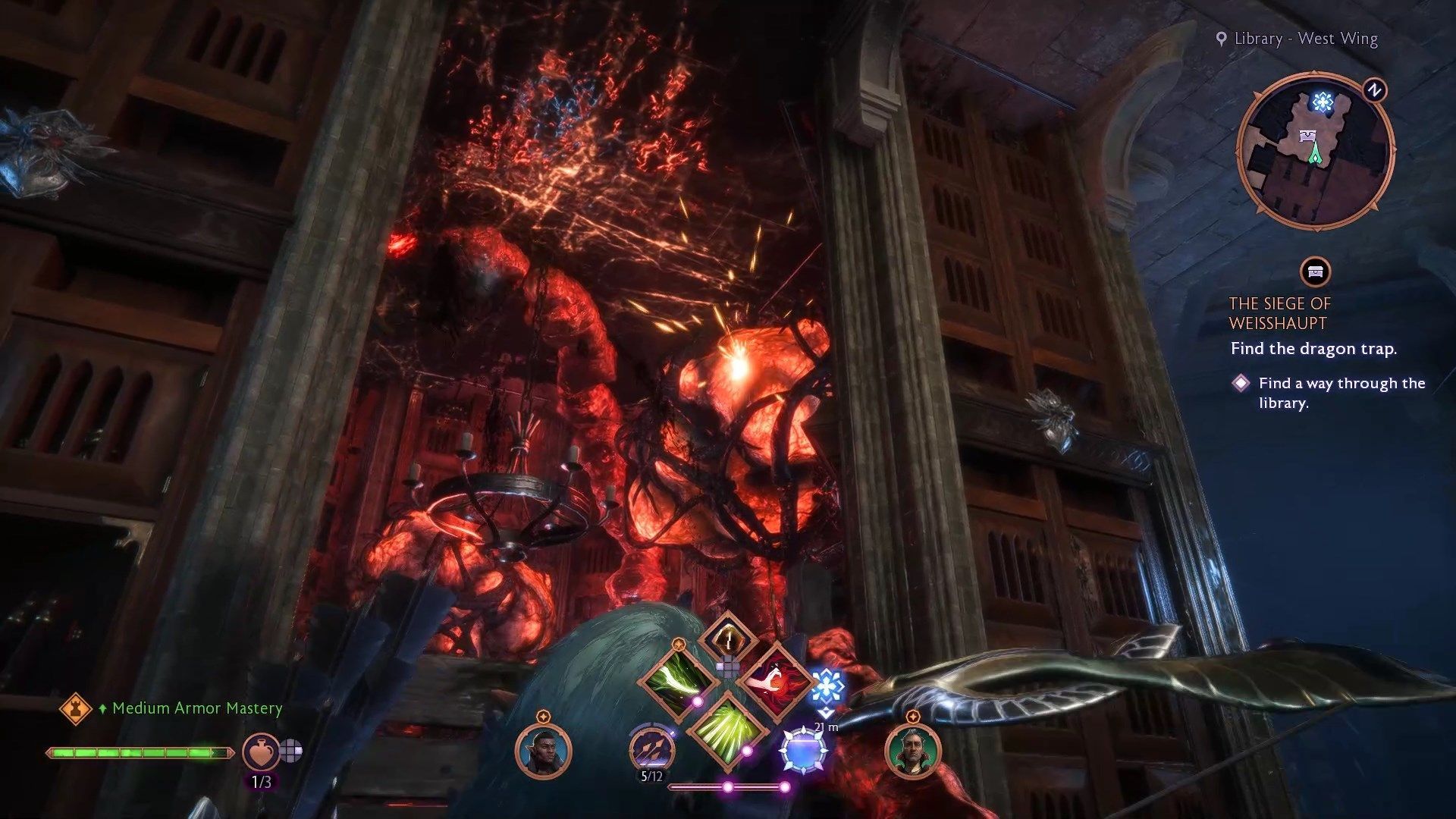
Task: Click the north compass indicator on minimap
Action: 1374,90
